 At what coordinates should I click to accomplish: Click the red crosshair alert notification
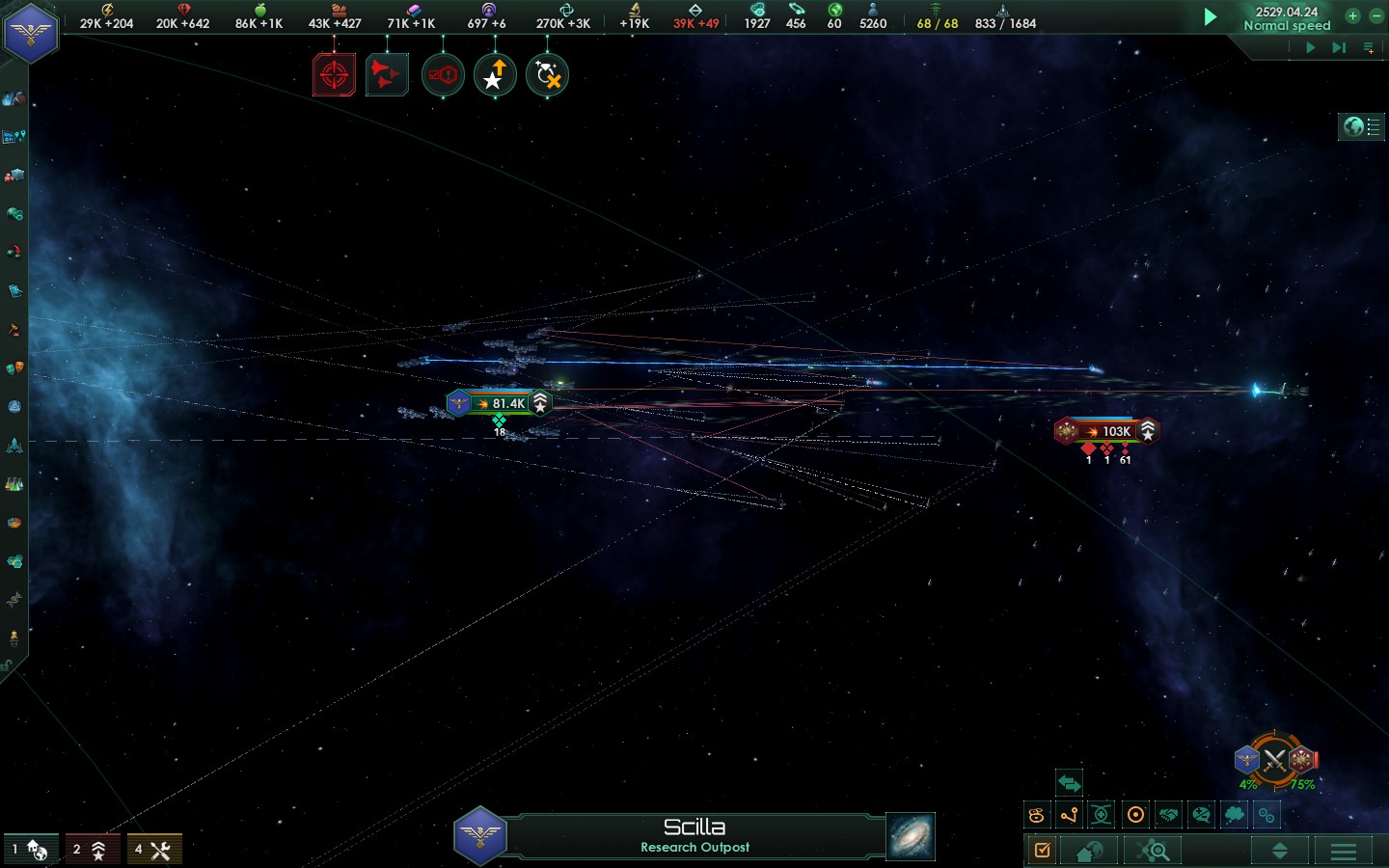(334, 75)
